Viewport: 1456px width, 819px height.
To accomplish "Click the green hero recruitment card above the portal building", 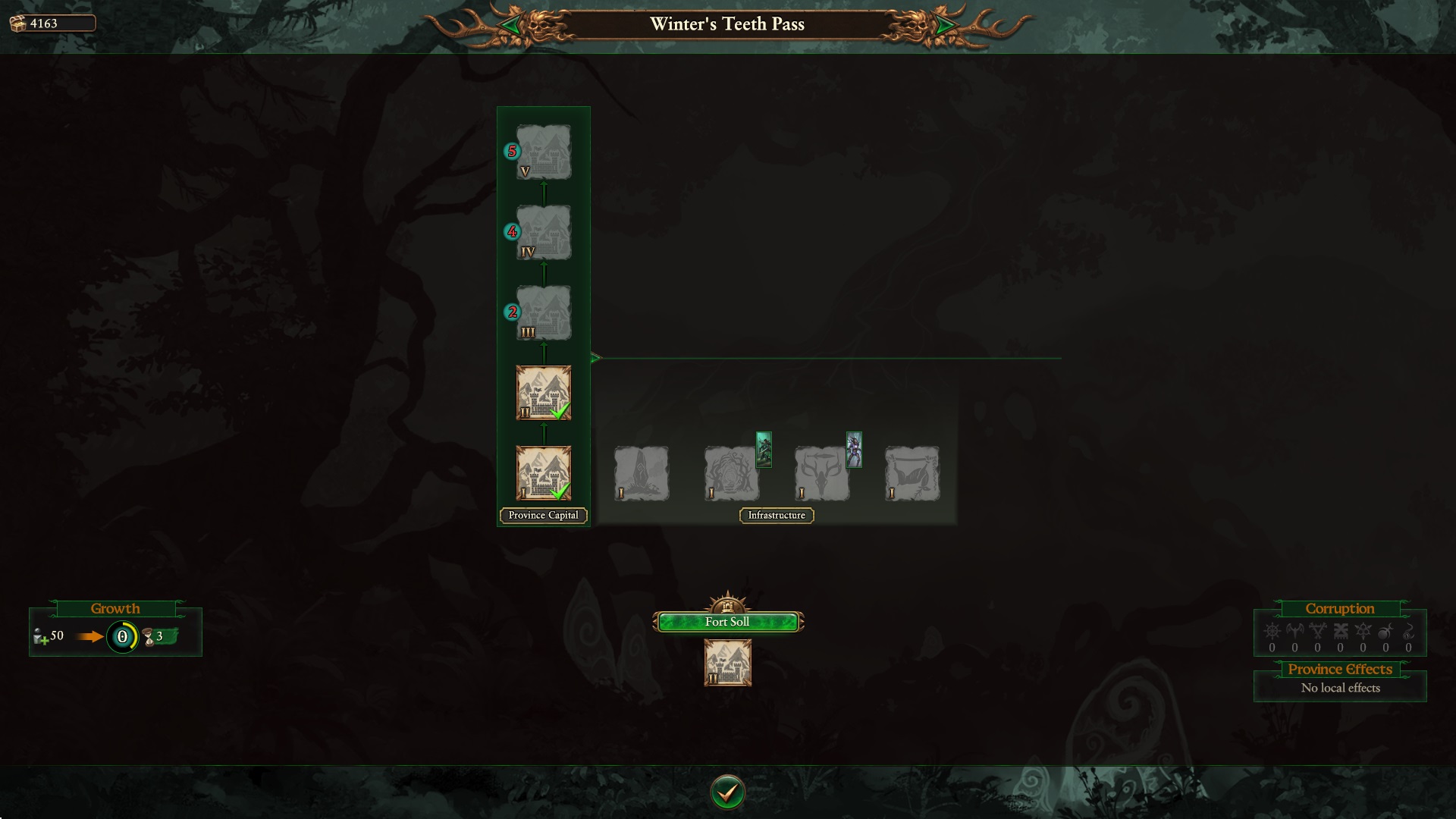I will click(762, 450).
